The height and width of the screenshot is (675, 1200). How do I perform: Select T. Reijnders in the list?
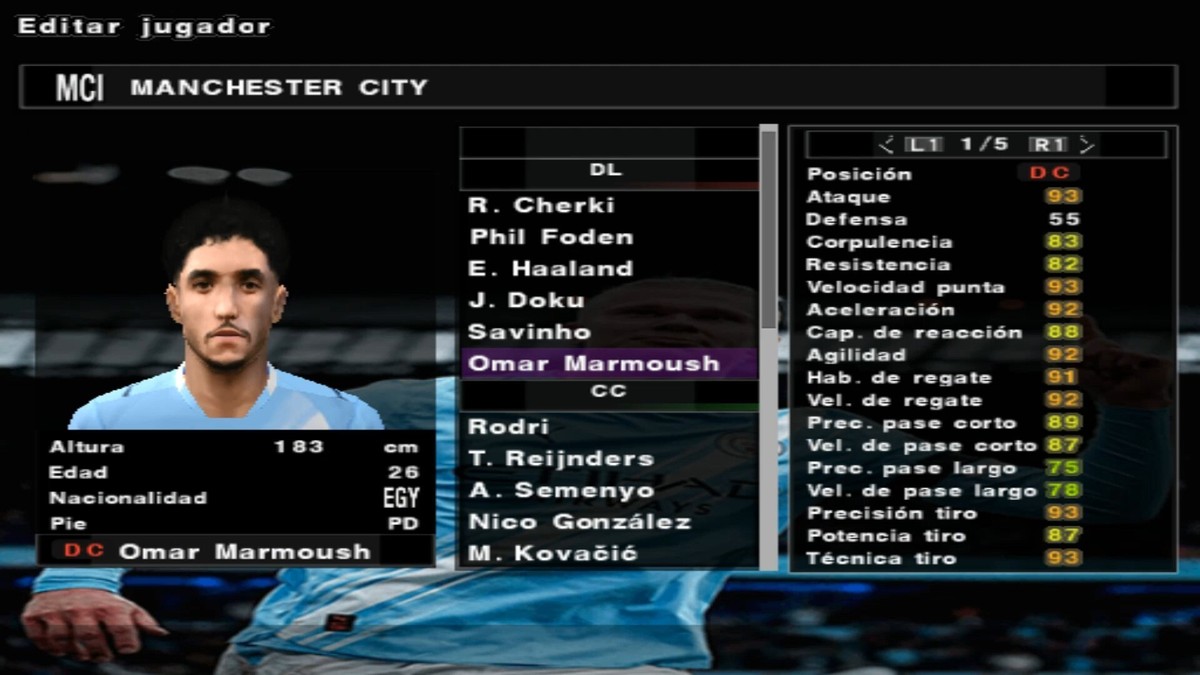pyautogui.click(x=560, y=459)
